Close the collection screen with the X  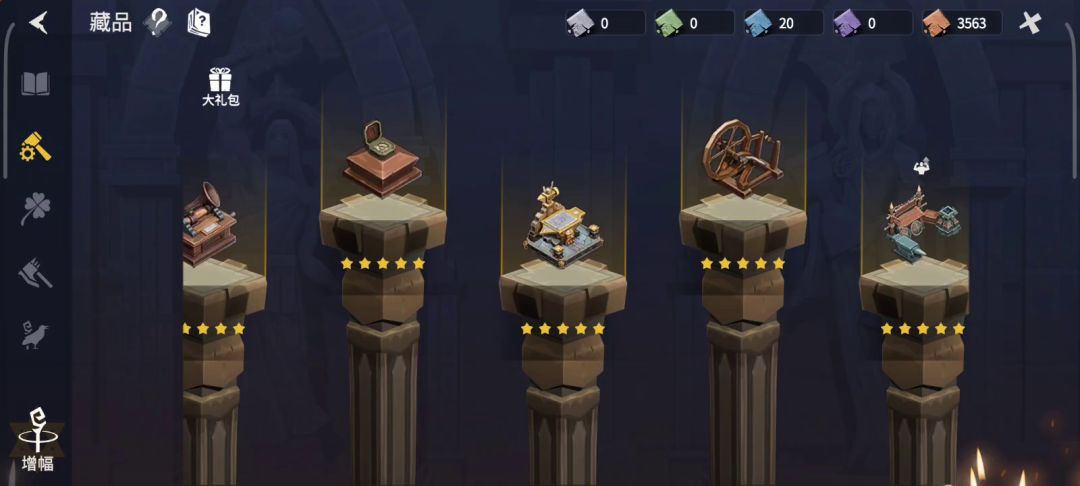coord(1029,23)
